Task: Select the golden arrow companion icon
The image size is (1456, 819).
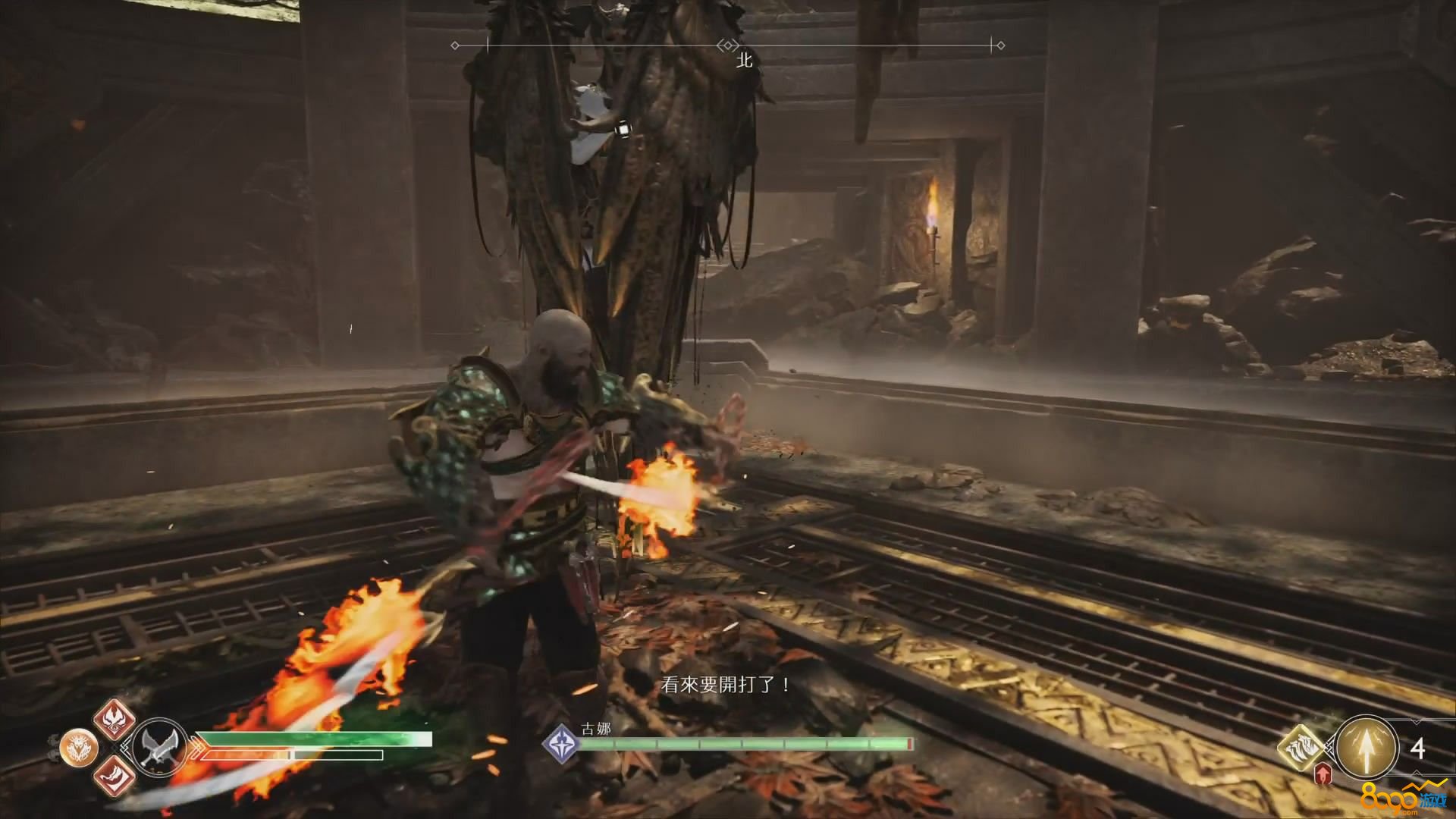Action: coord(1367,747)
